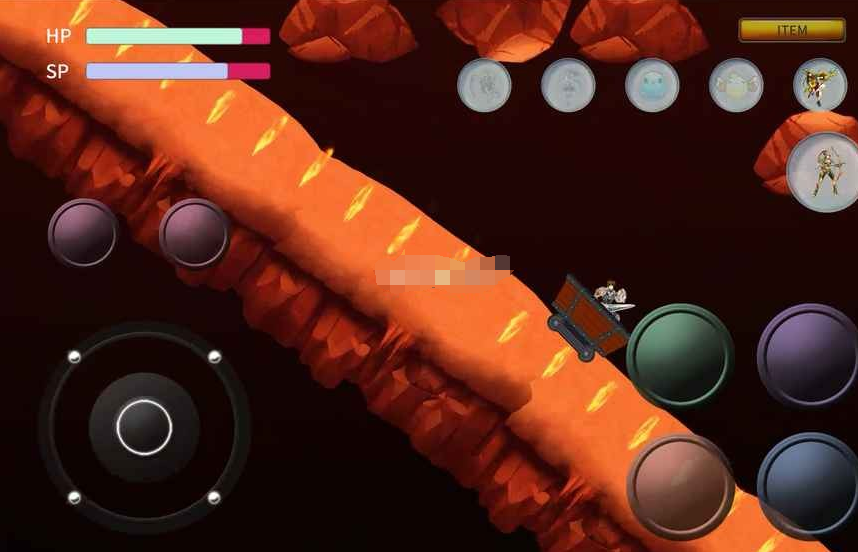Image resolution: width=858 pixels, height=552 pixels.
Task: Pick the yellow winged creature bubble
Action: [x=736, y=85]
